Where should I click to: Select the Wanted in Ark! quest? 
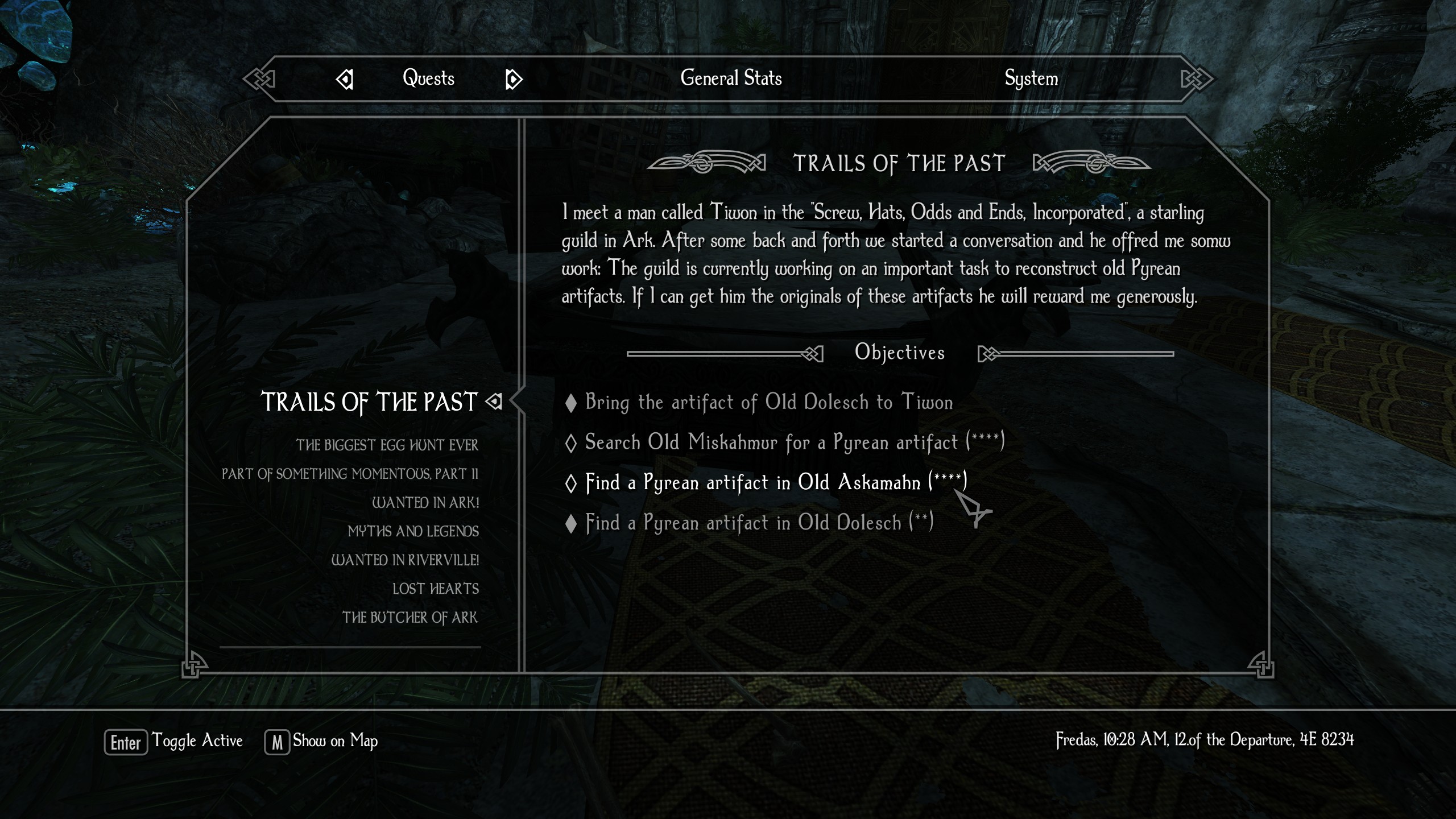click(x=425, y=503)
